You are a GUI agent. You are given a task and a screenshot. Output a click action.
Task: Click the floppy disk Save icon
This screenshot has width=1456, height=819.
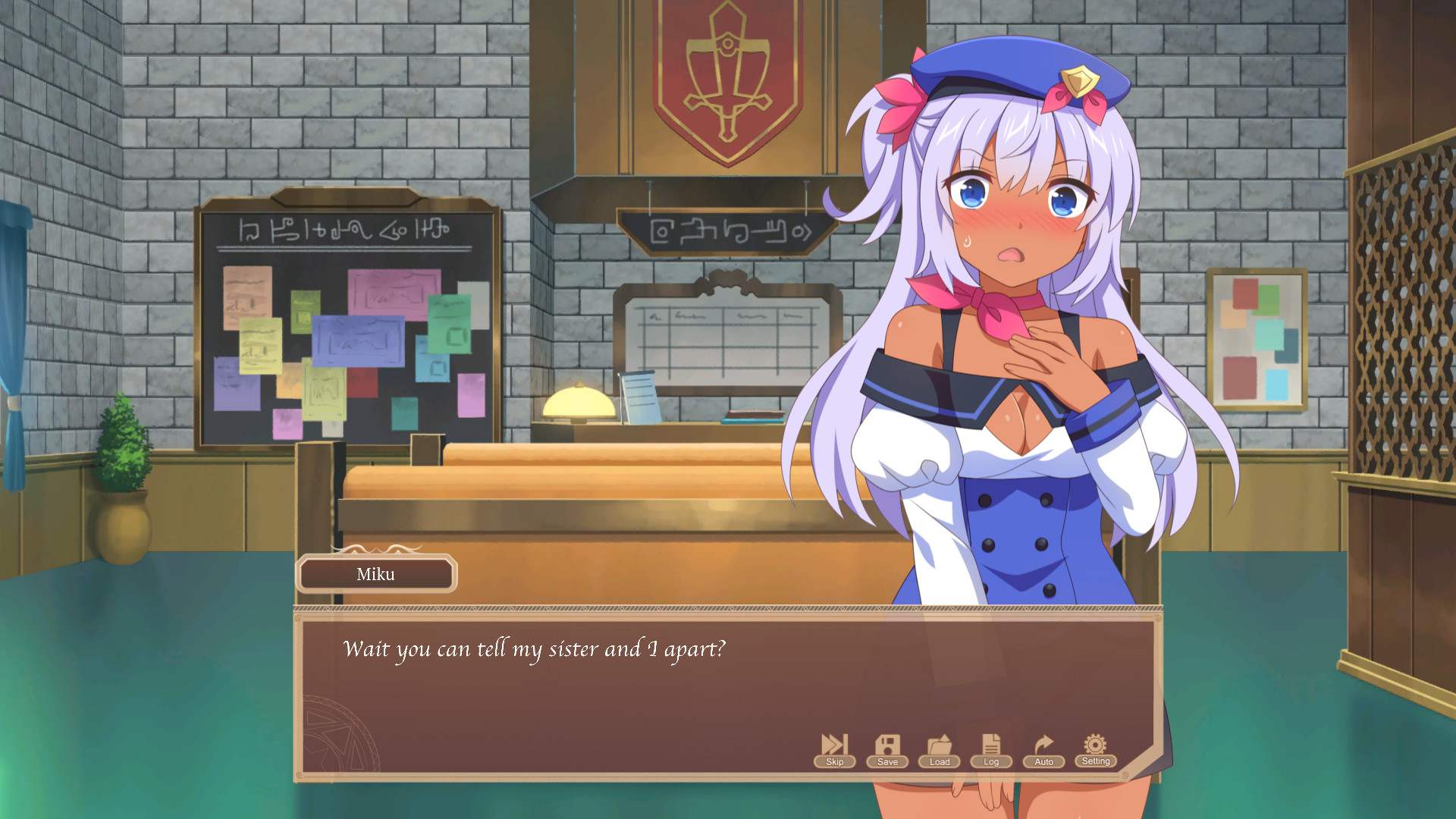pos(886,745)
